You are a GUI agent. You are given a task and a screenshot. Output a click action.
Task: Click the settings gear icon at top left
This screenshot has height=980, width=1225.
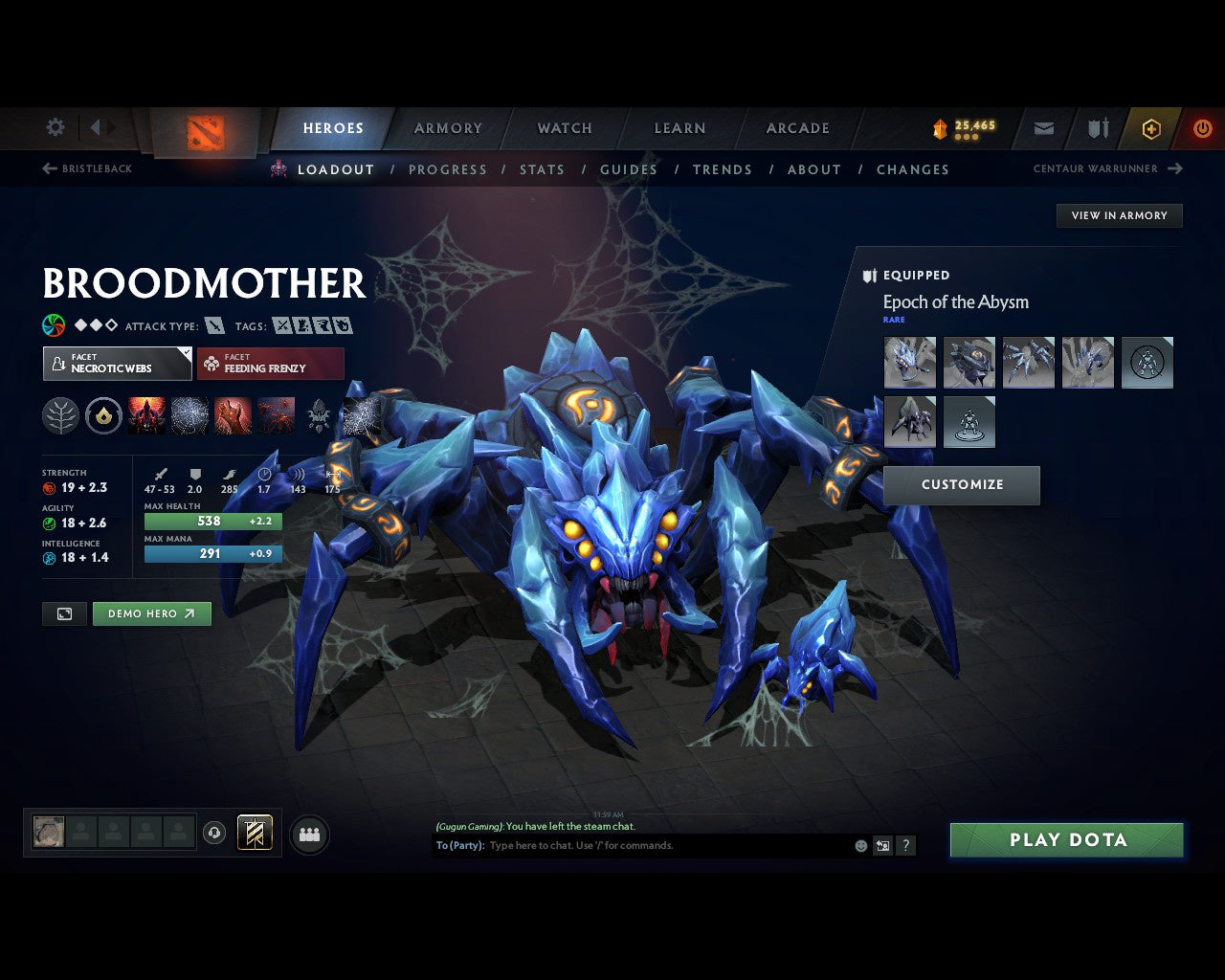55,126
